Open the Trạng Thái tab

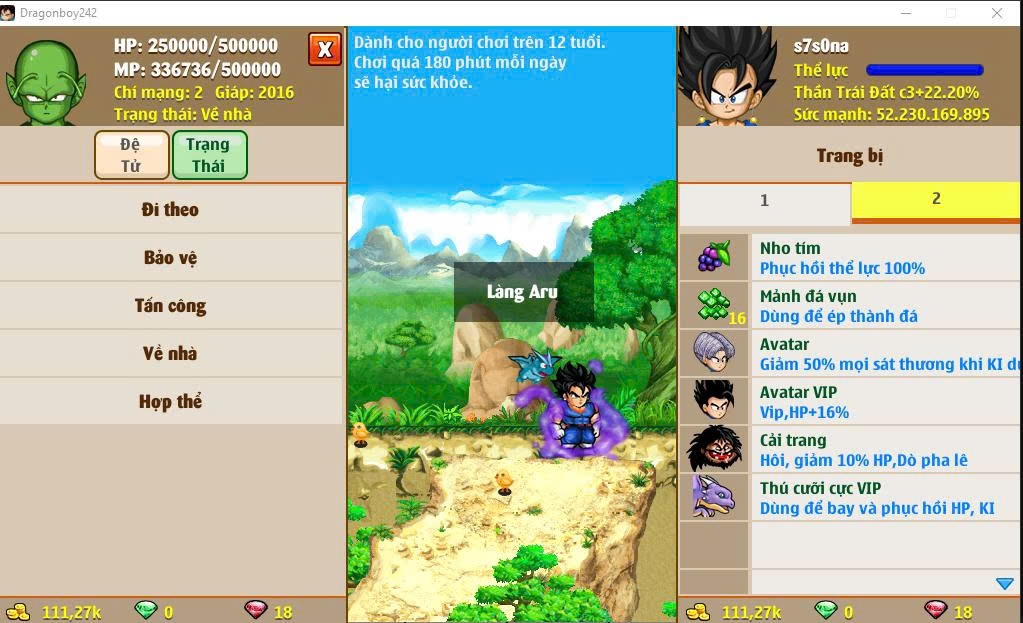(x=209, y=155)
